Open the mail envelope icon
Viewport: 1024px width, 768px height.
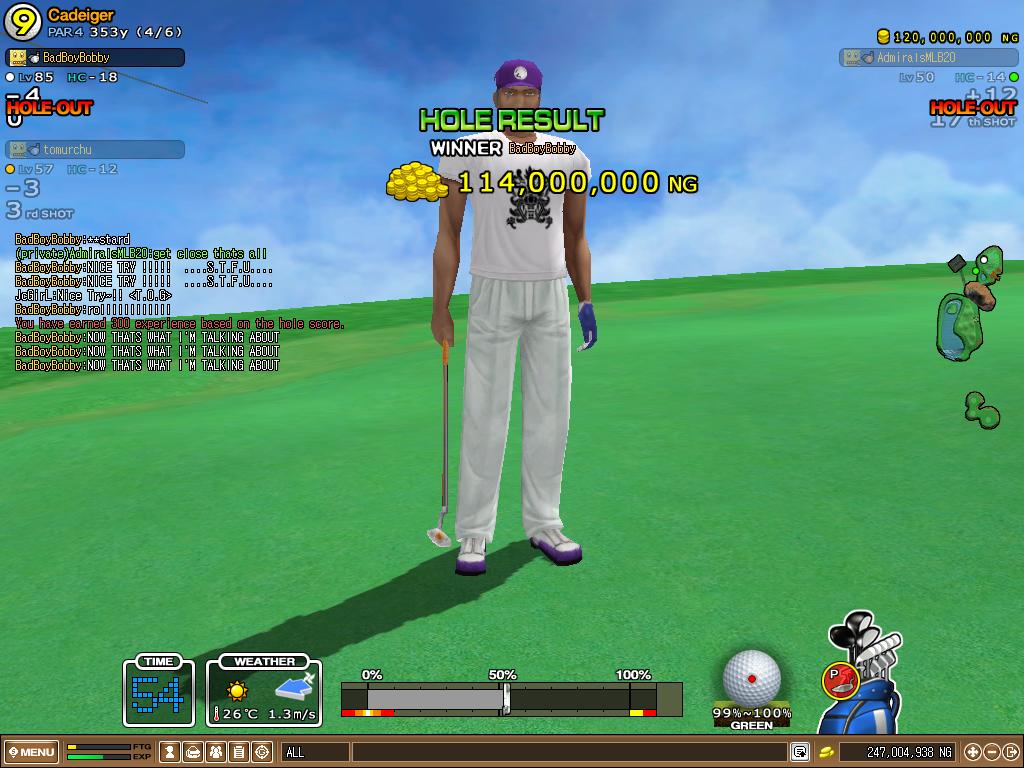click(194, 752)
